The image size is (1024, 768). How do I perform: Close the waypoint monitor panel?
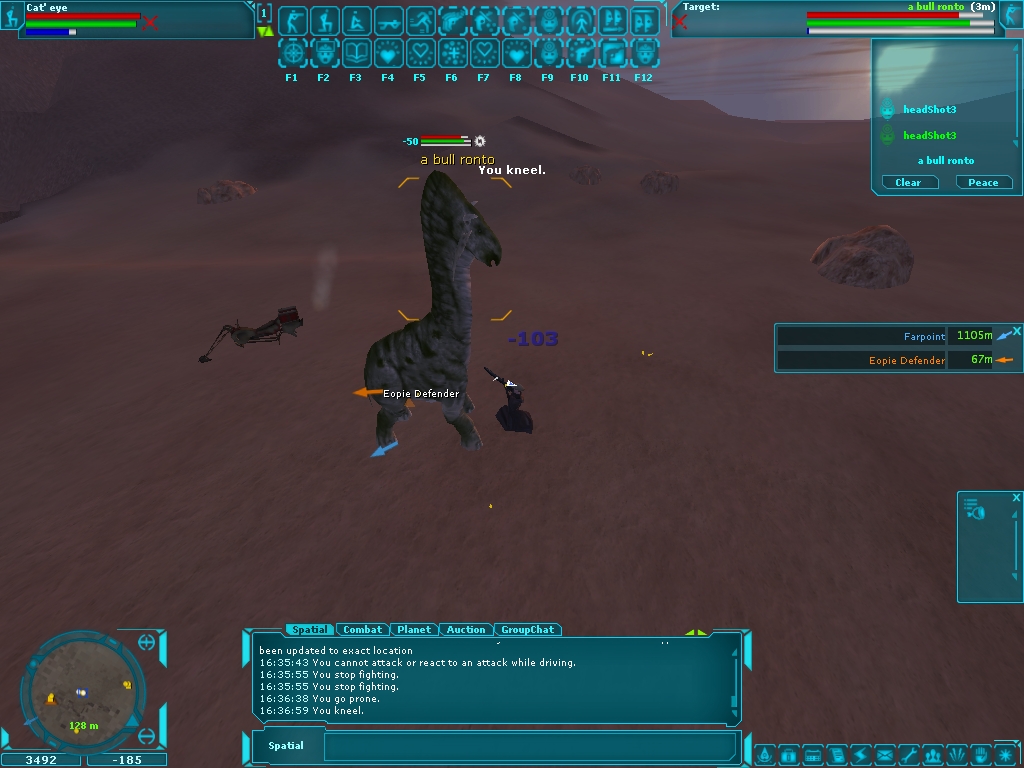[x=1016, y=331]
